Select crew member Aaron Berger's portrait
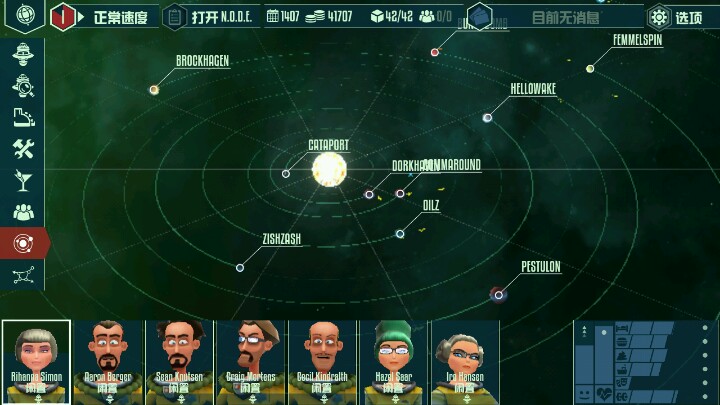 pyautogui.click(x=108, y=360)
